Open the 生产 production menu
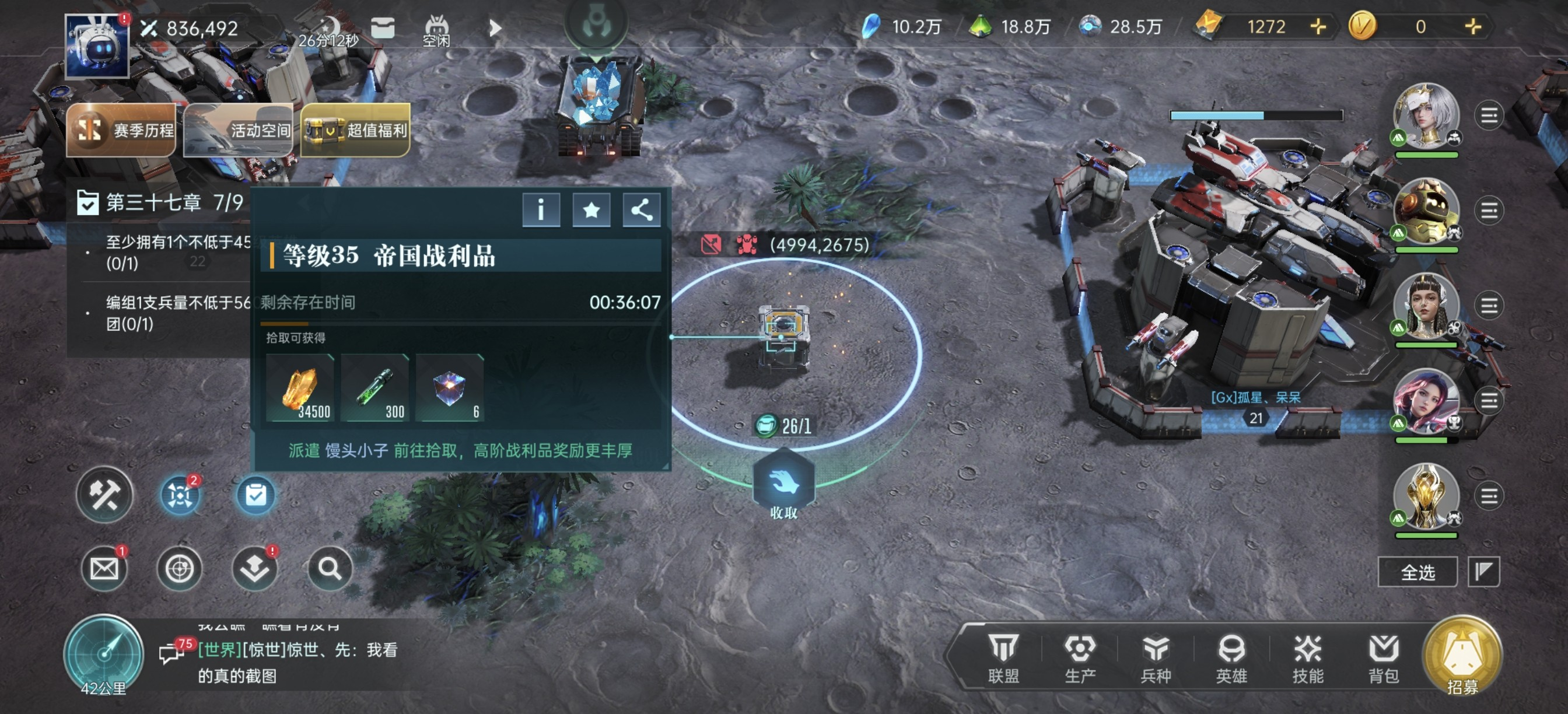 pos(1079,657)
